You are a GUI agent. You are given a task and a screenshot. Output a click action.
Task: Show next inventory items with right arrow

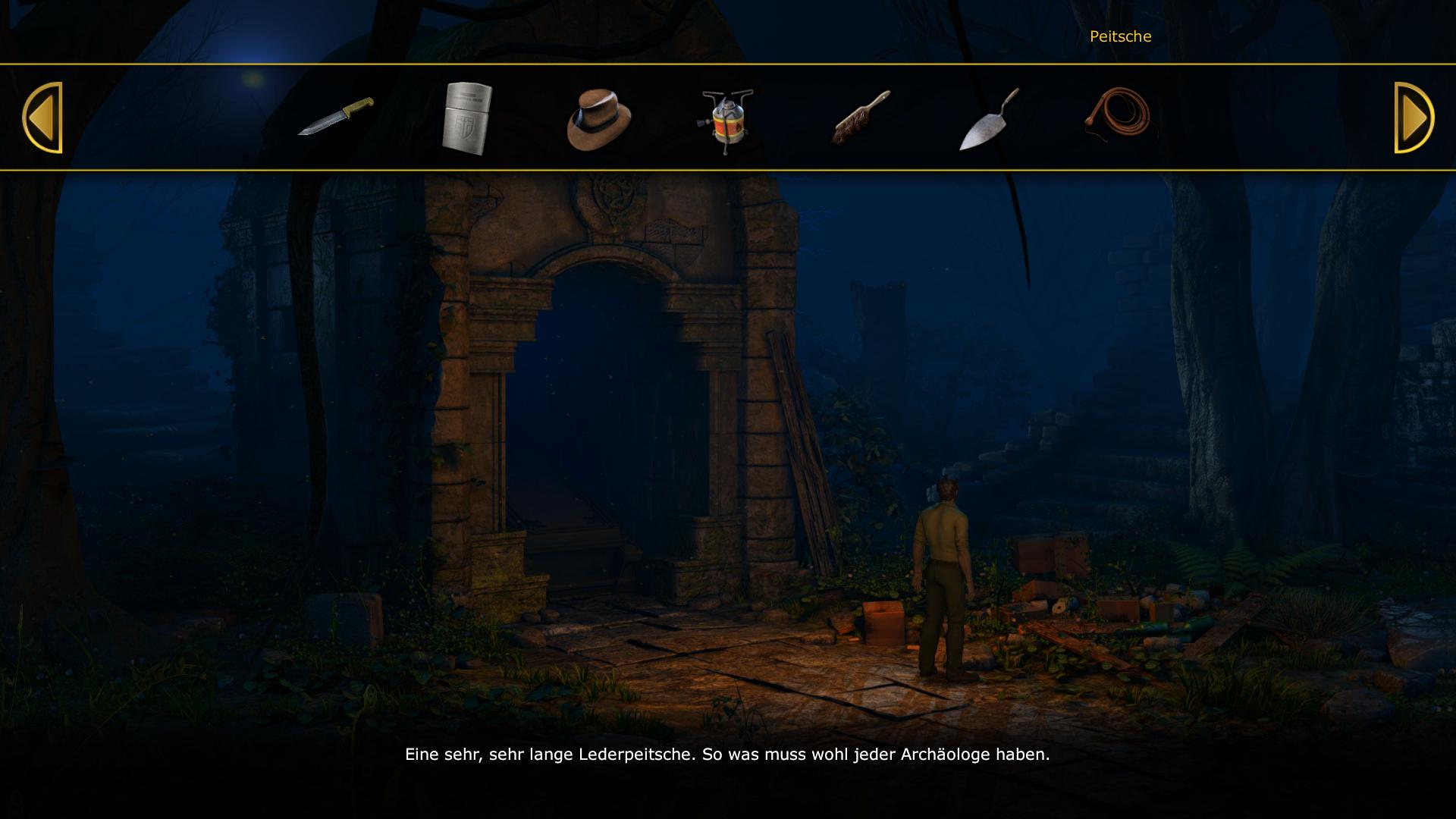pyautogui.click(x=1414, y=118)
